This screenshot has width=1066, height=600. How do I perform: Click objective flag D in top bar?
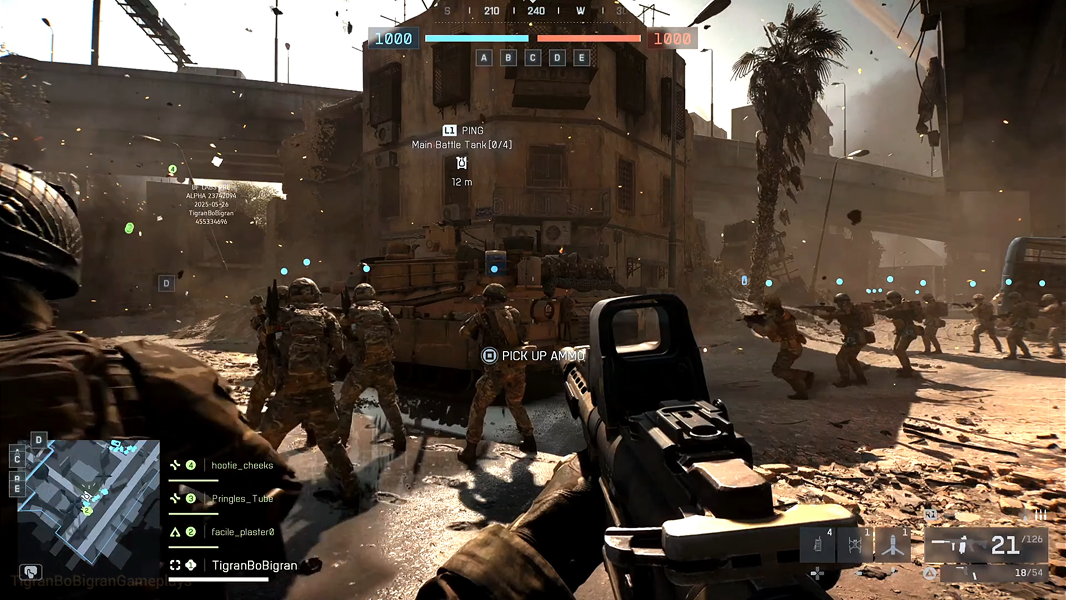(x=557, y=57)
